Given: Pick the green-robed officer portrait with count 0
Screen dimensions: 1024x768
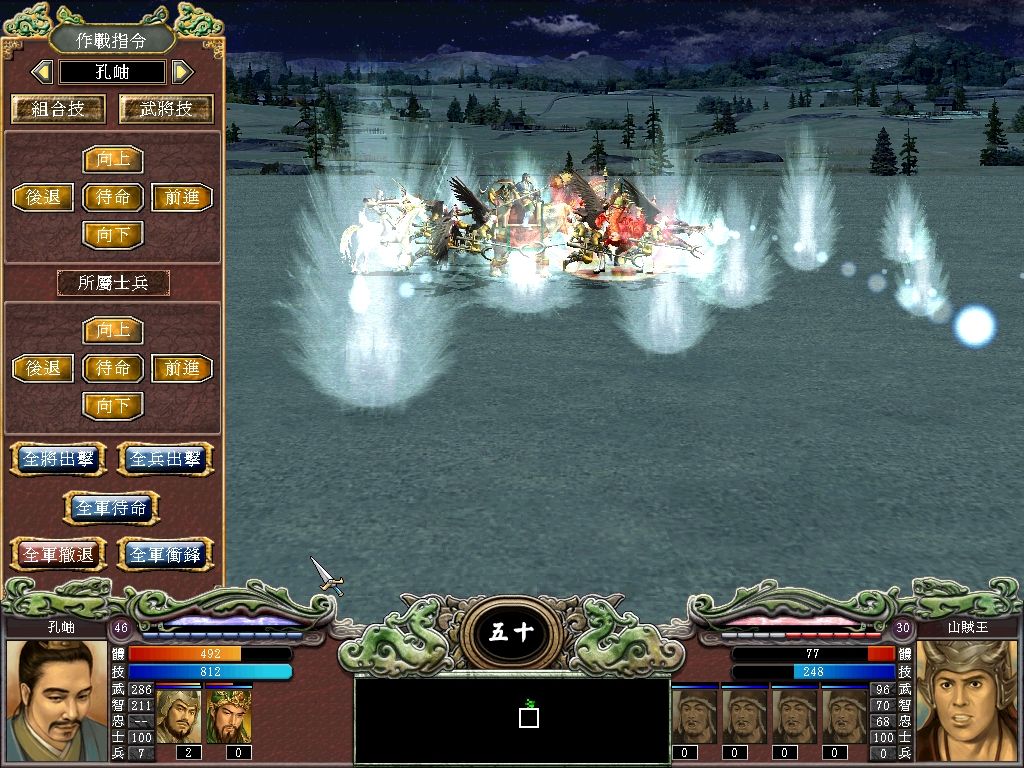Looking at the screenshot, I should click(x=228, y=716).
